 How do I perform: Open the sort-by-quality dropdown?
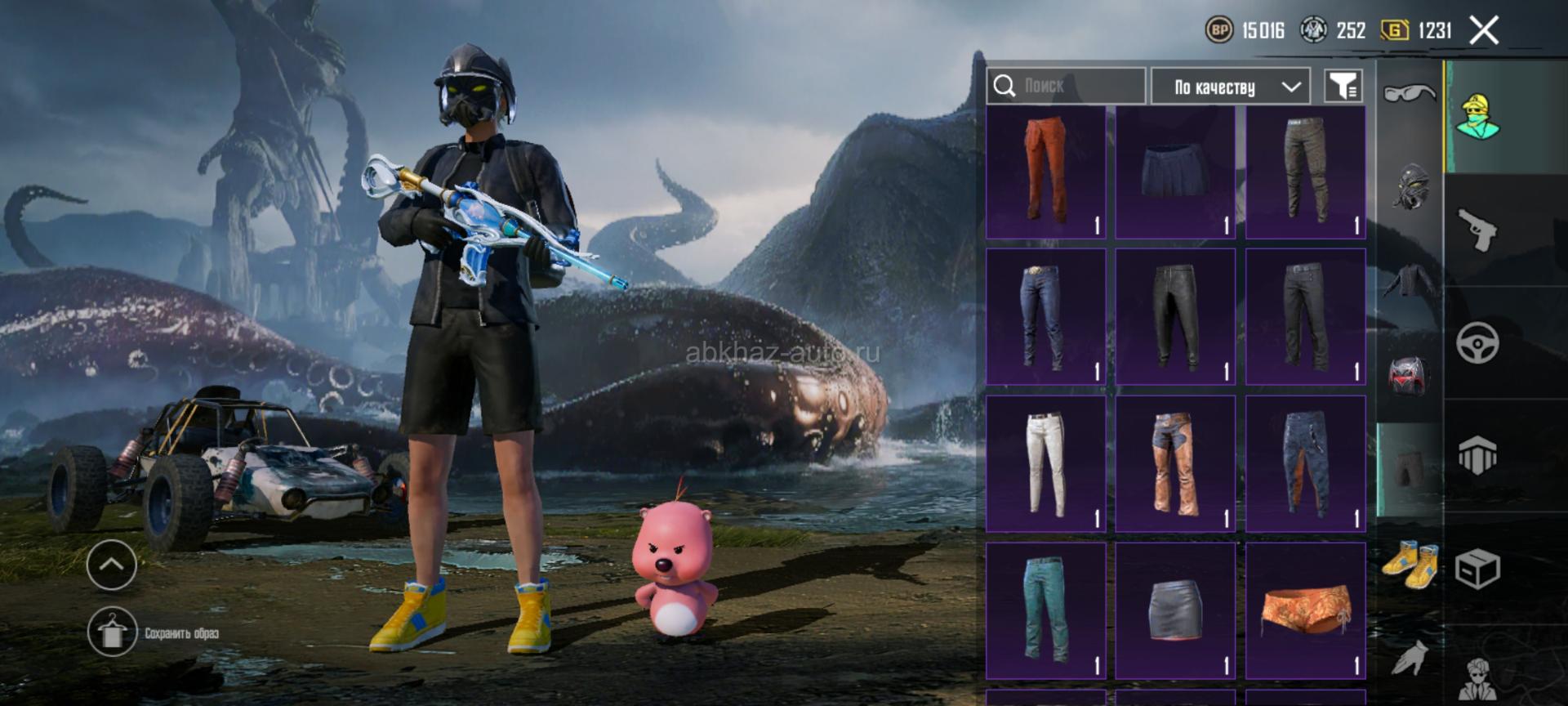tap(1230, 87)
